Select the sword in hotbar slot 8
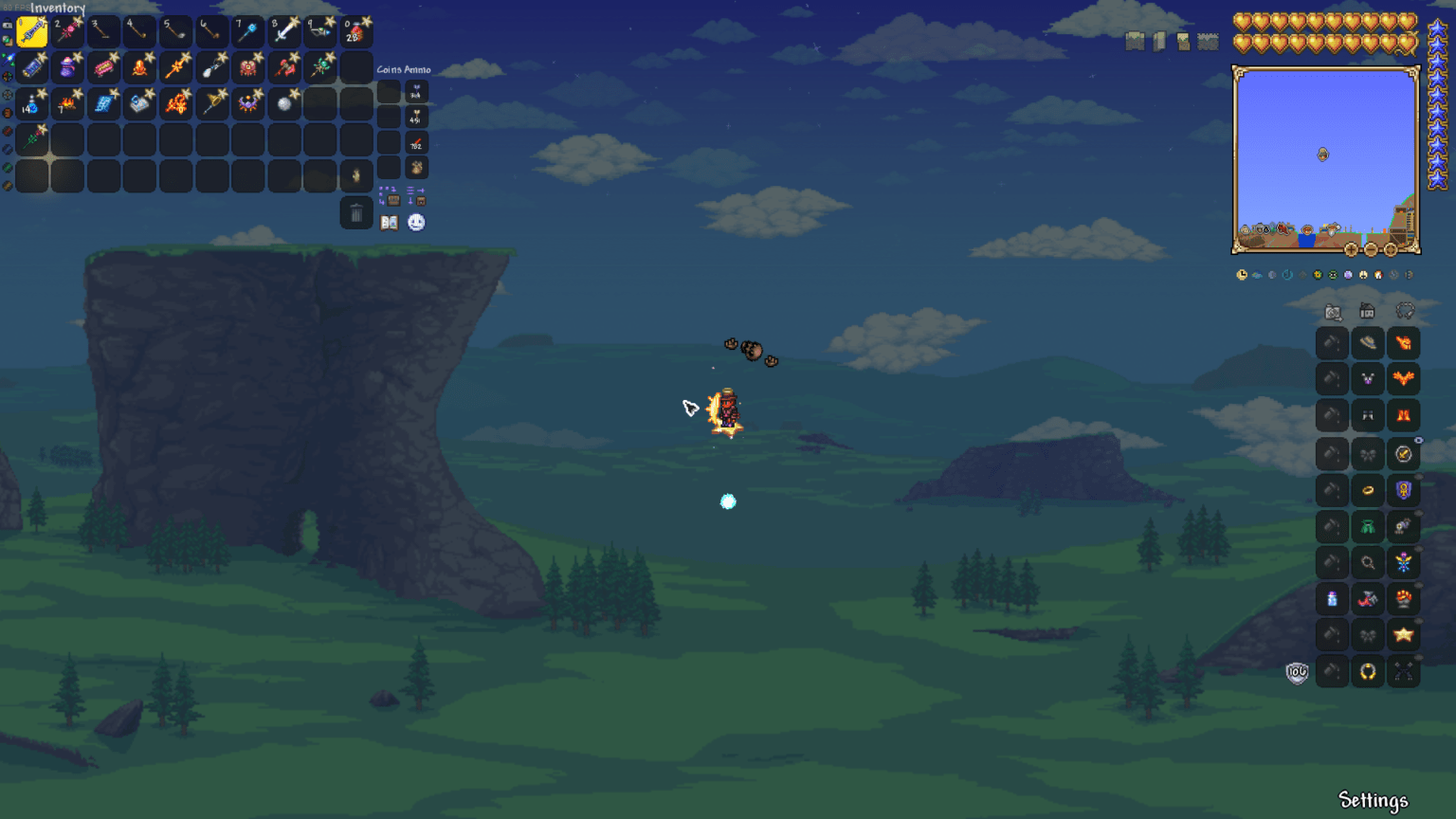 [284, 30]
